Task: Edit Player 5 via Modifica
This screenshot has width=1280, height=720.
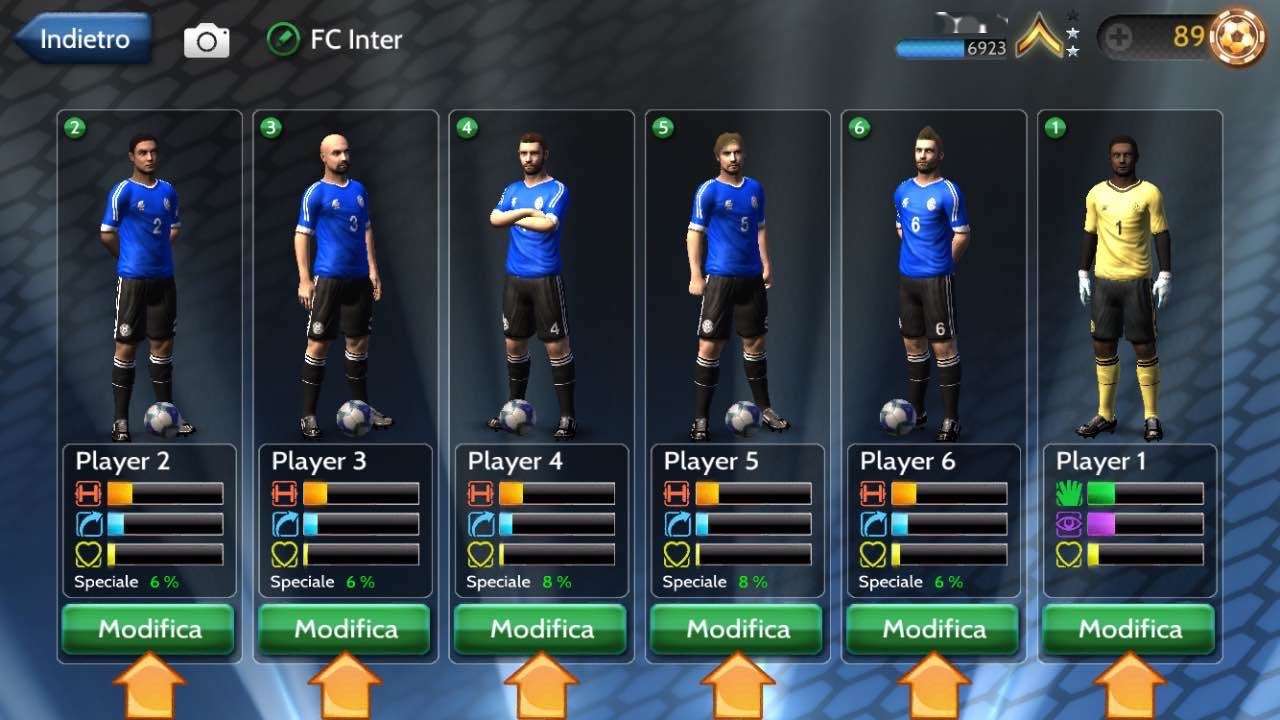Action: click(x=737, y=629)
